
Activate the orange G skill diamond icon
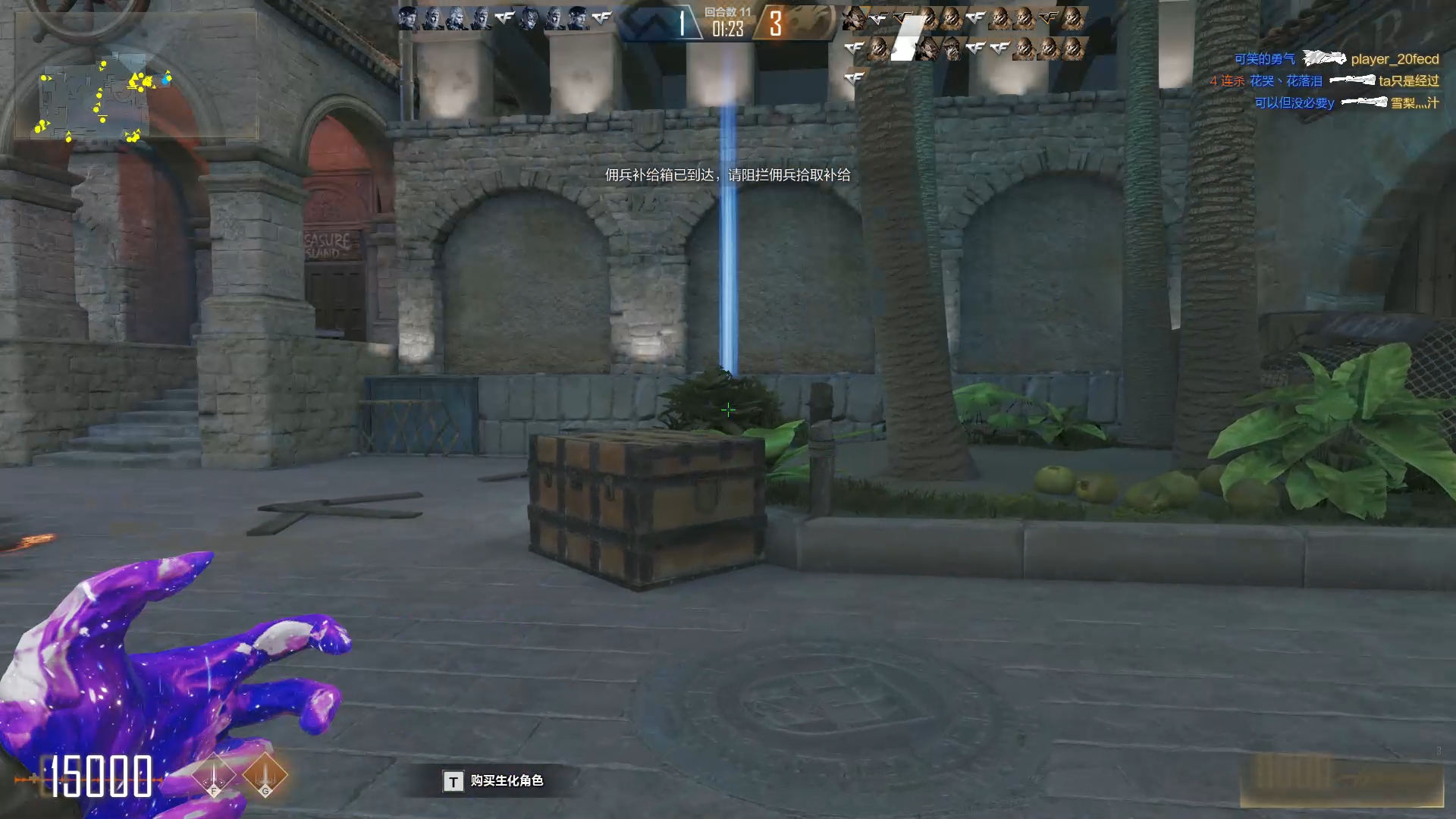[265, 776]
